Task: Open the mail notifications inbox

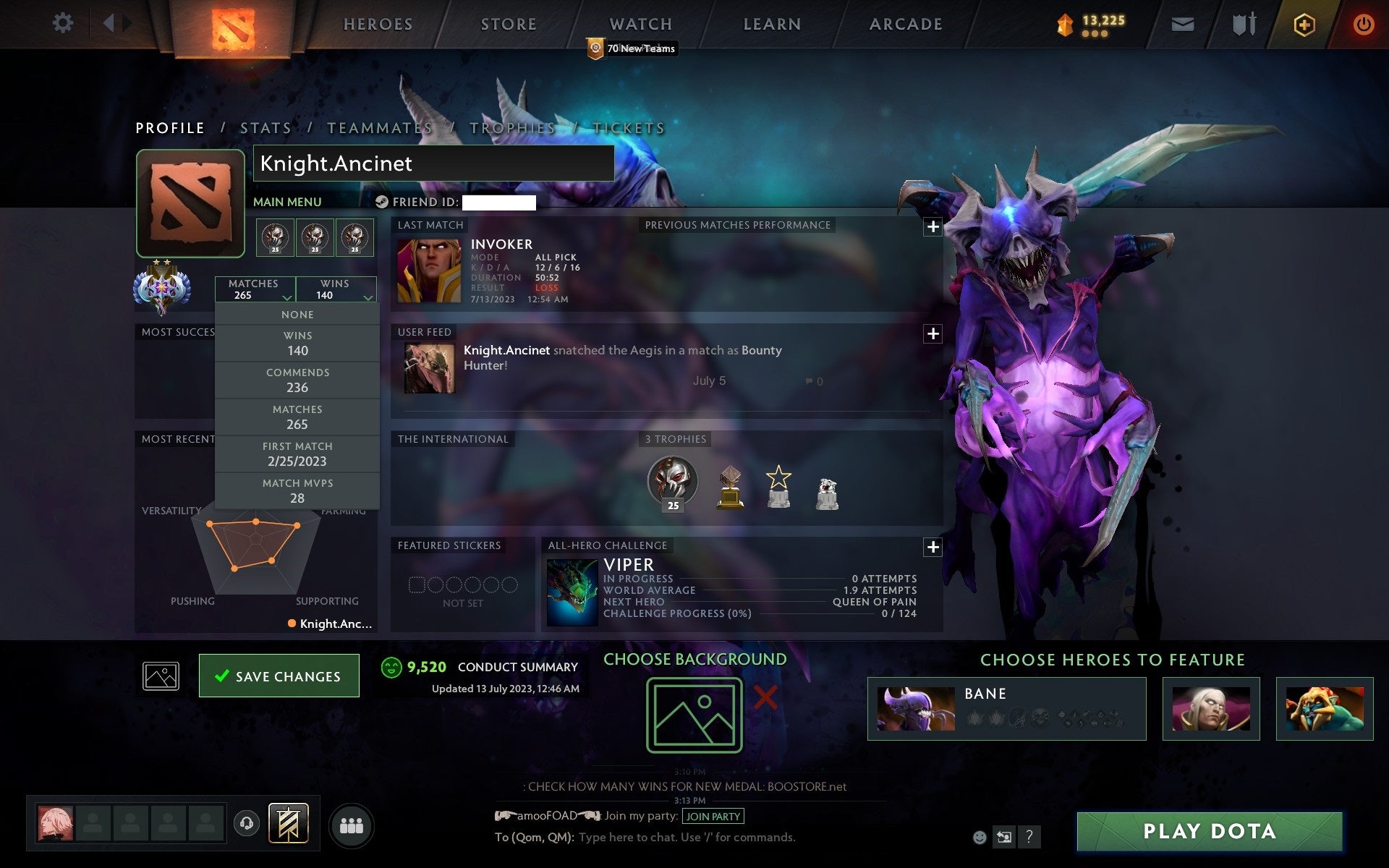Action: coord(1182,24)
